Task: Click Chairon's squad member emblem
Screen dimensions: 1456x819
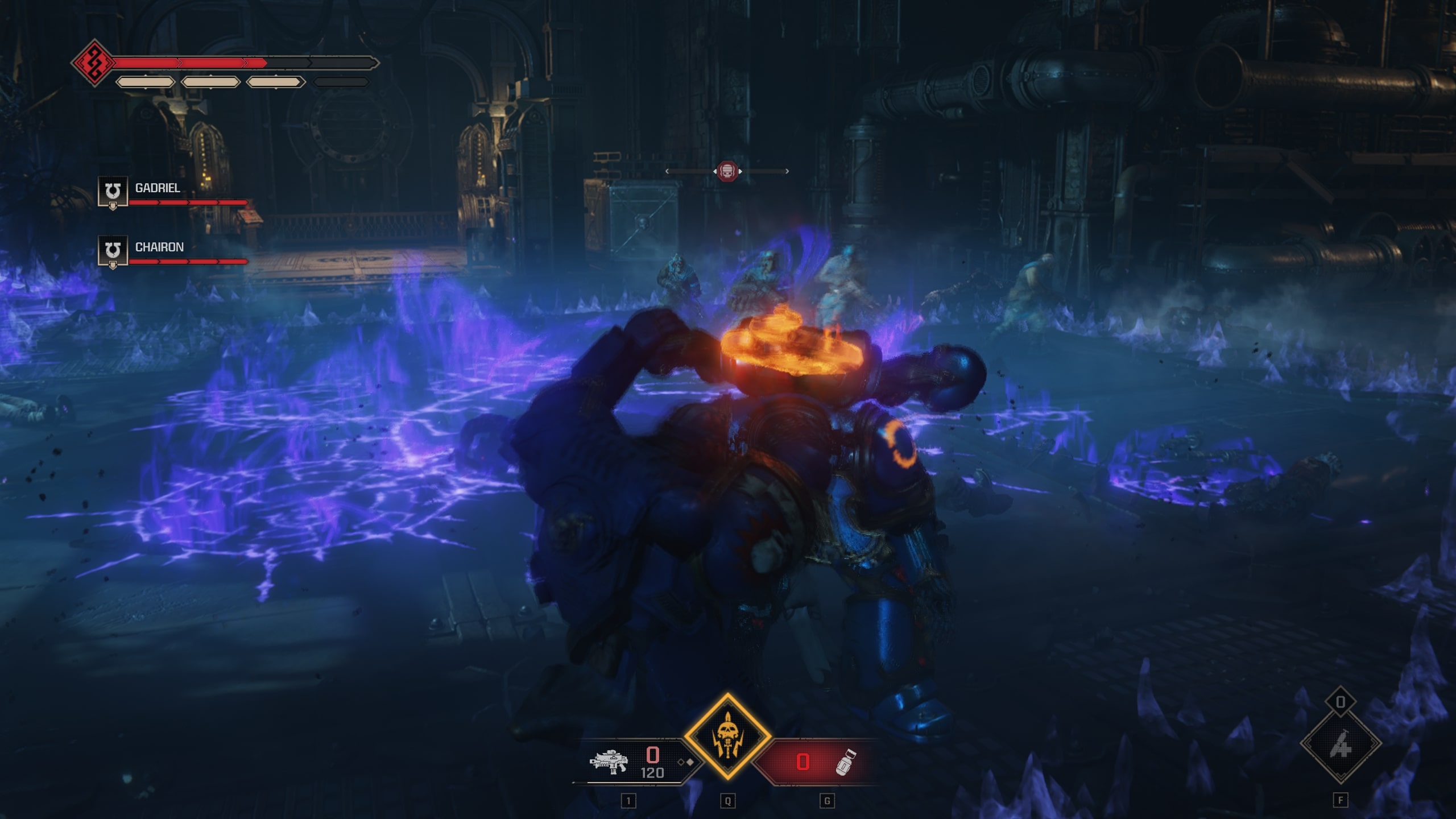Action: point(113,251)
